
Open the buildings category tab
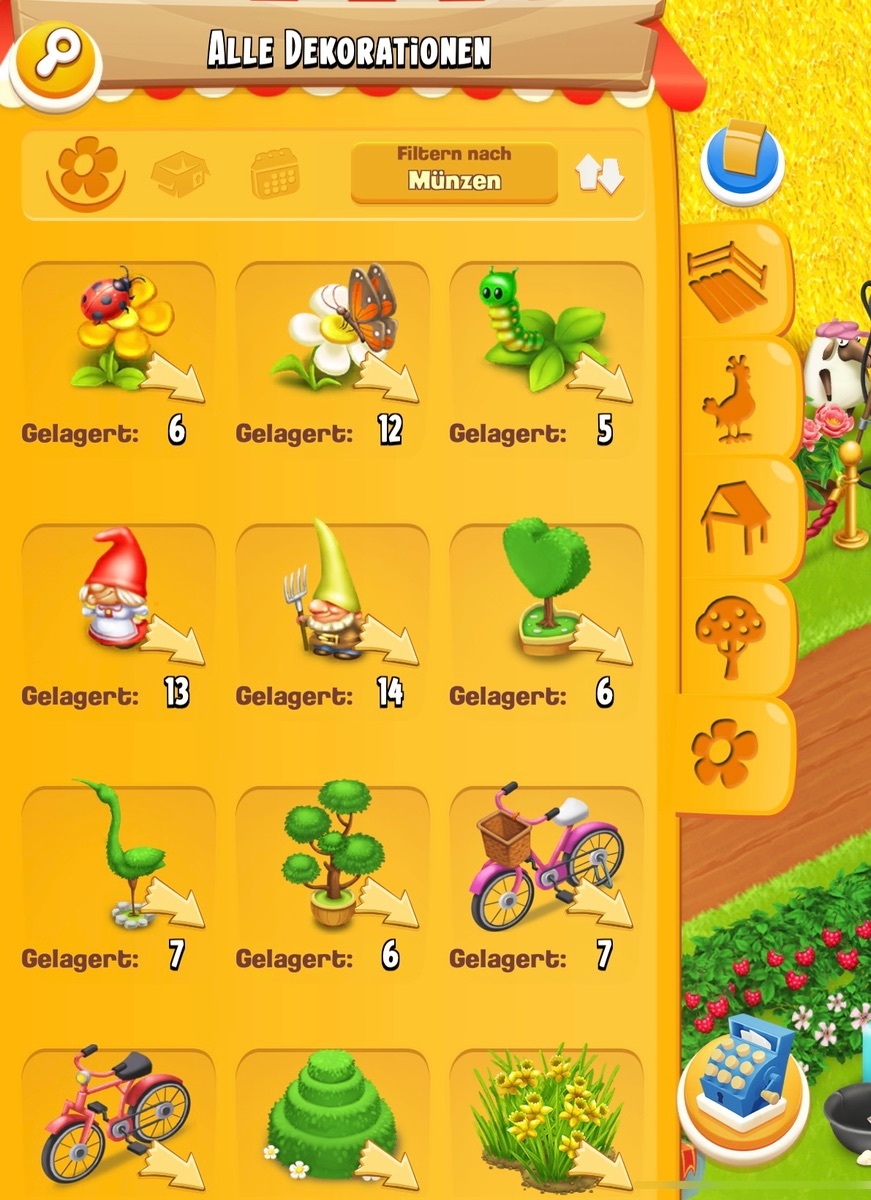point(735,516)
